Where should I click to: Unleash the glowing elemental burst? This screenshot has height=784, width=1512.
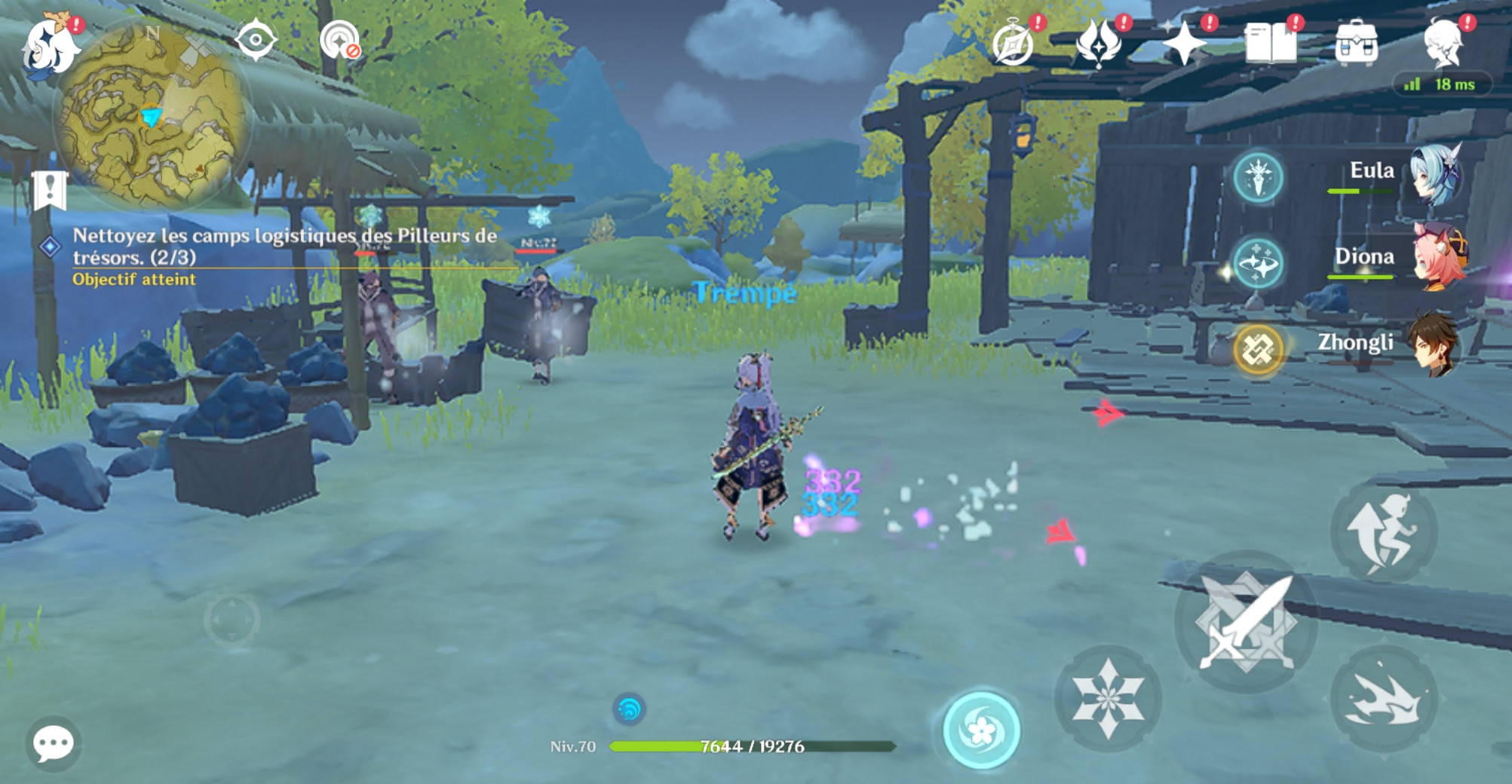(x=981, y=730)
